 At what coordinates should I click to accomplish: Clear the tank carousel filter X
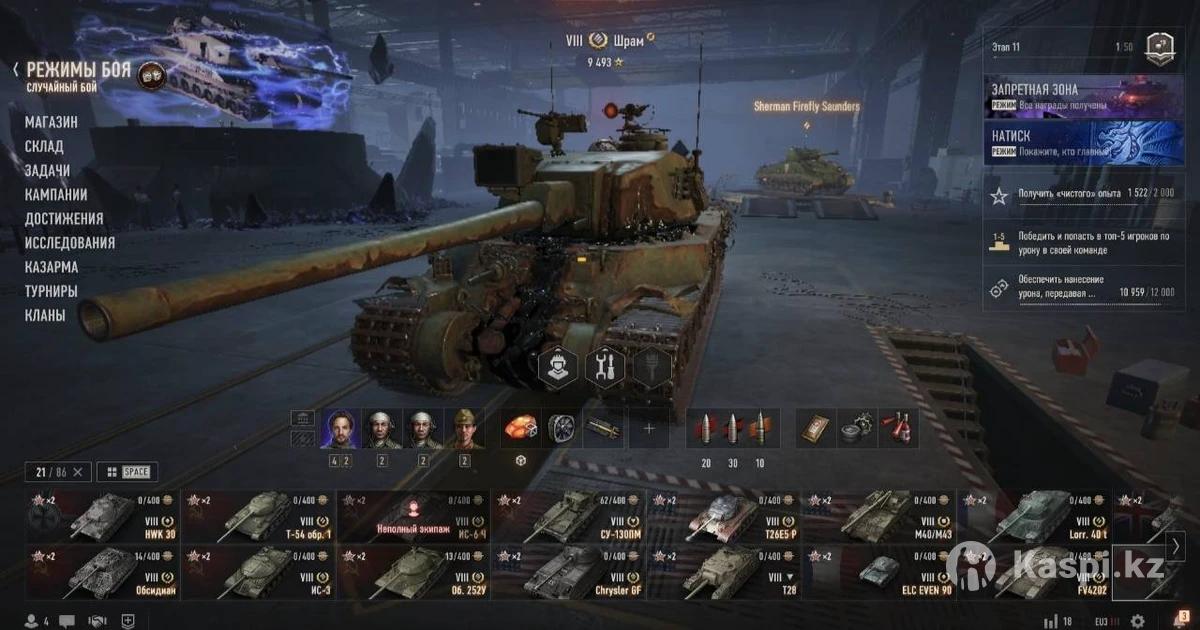tap(79, 471)
